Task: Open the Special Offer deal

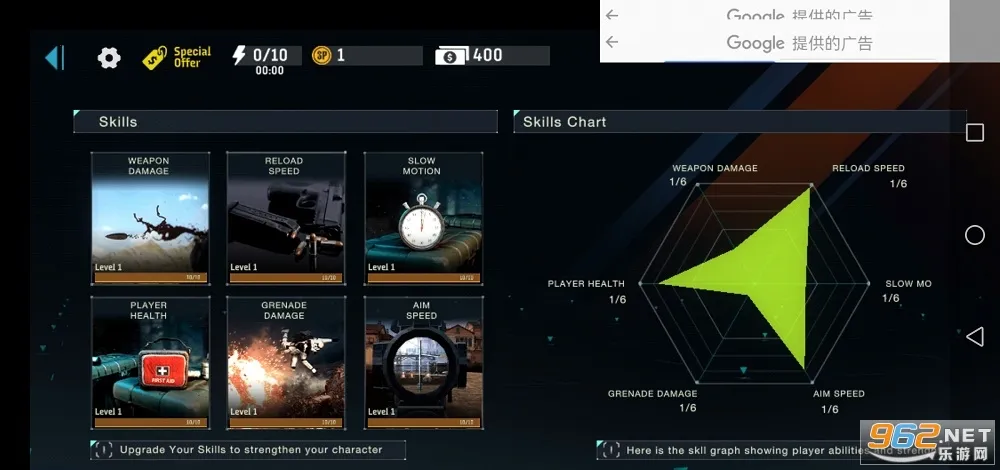Action: pyautogui.click(x=177, y=57)
